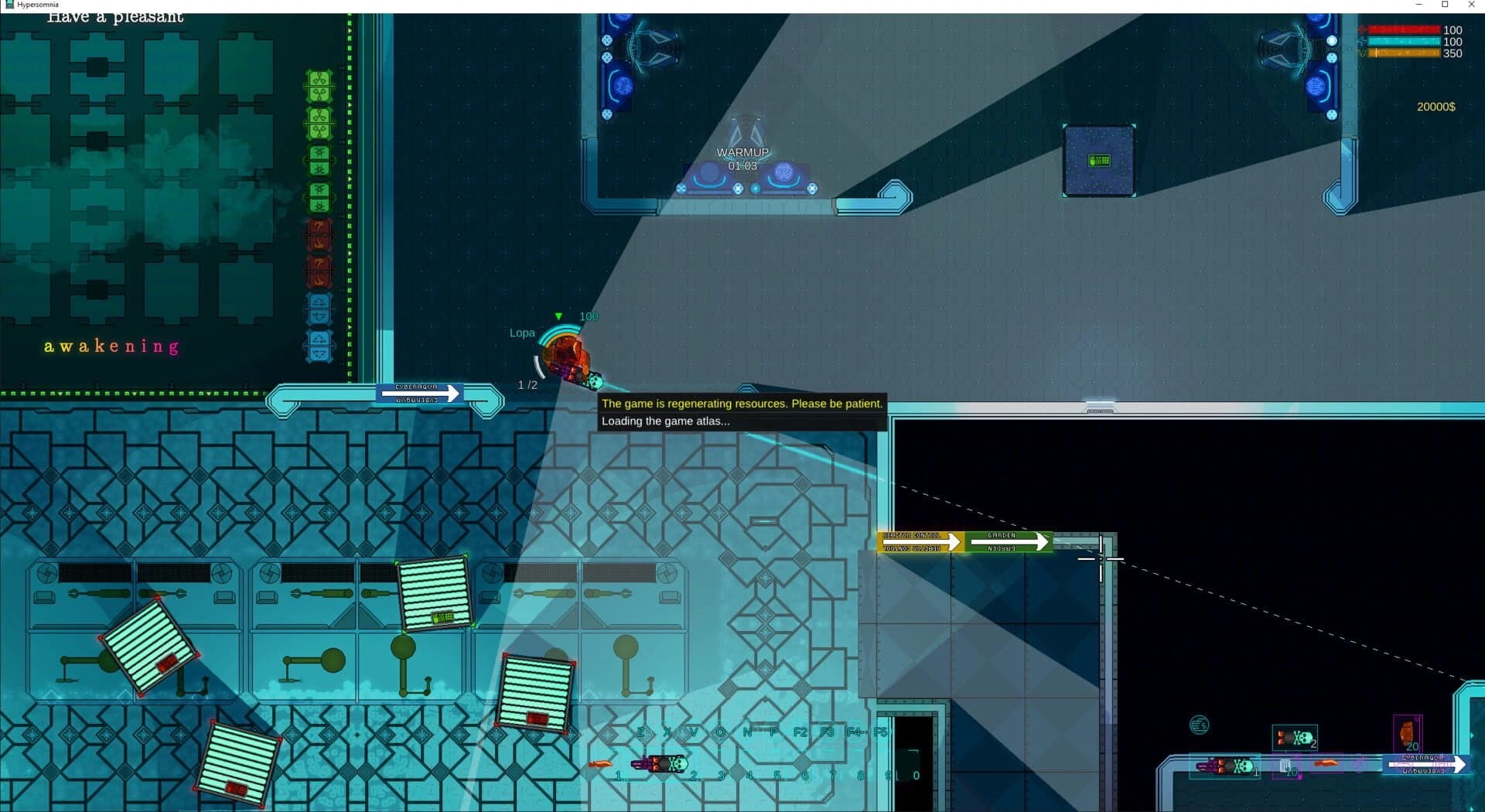This screenshot has width=1485, height=812.
Task: Toggle the N hotkey option in the bottom bar
Action: coord(748,733)
